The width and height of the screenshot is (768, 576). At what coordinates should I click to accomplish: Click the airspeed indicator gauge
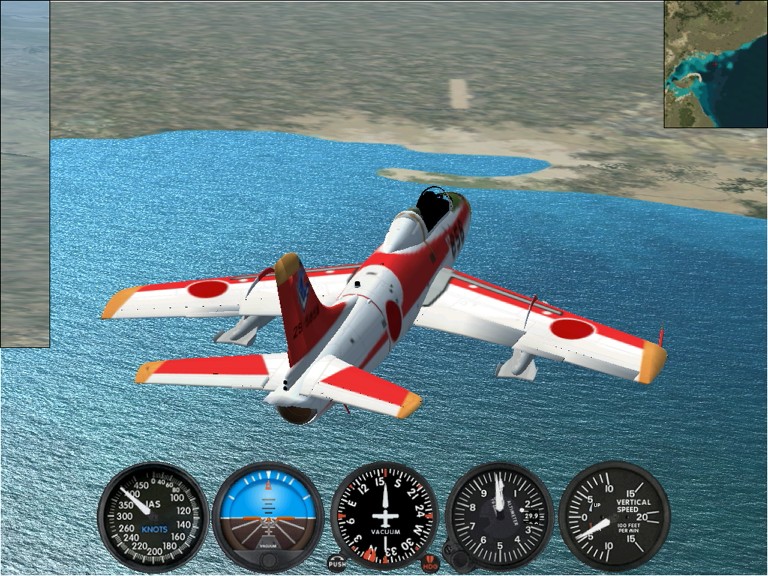point(152,517)
